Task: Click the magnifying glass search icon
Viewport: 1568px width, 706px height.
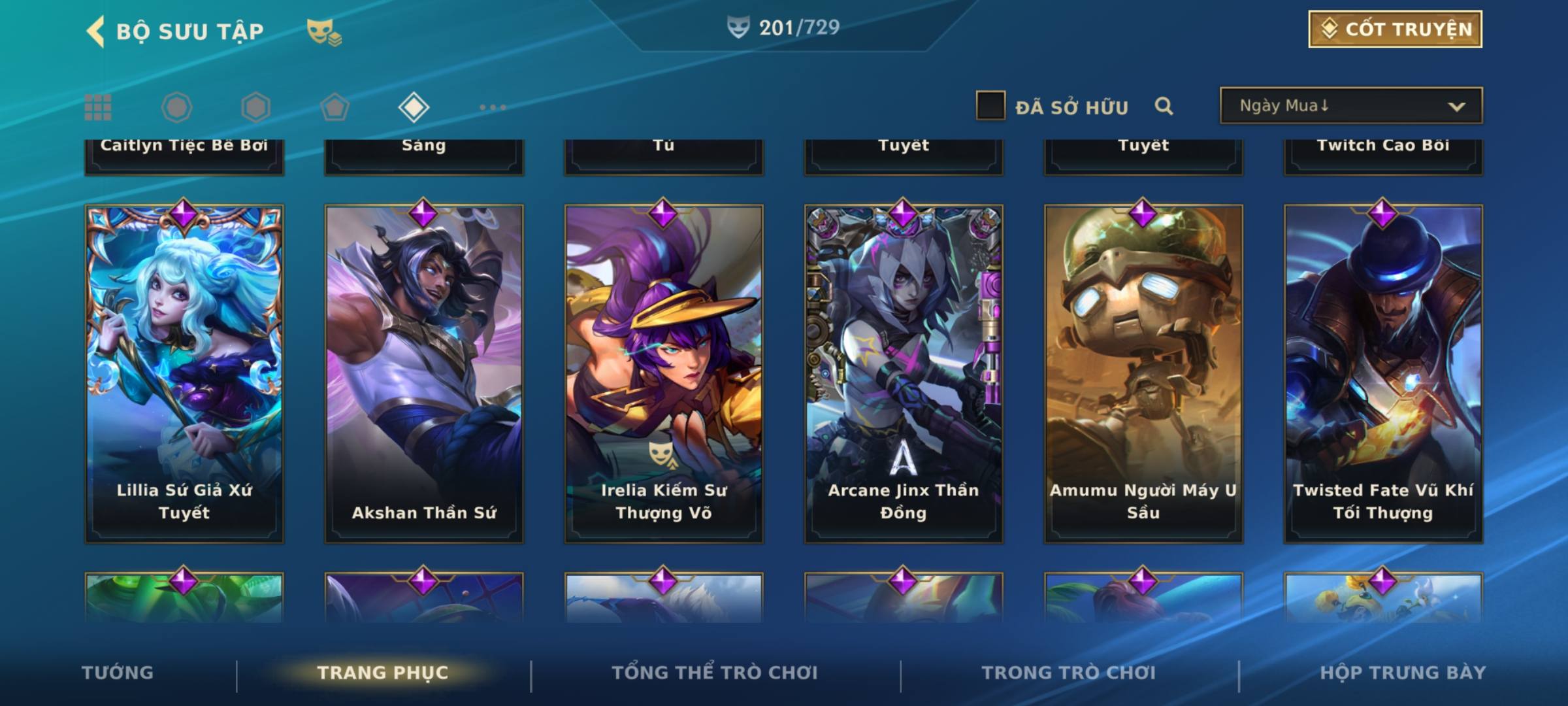Action: [1164, 106]
